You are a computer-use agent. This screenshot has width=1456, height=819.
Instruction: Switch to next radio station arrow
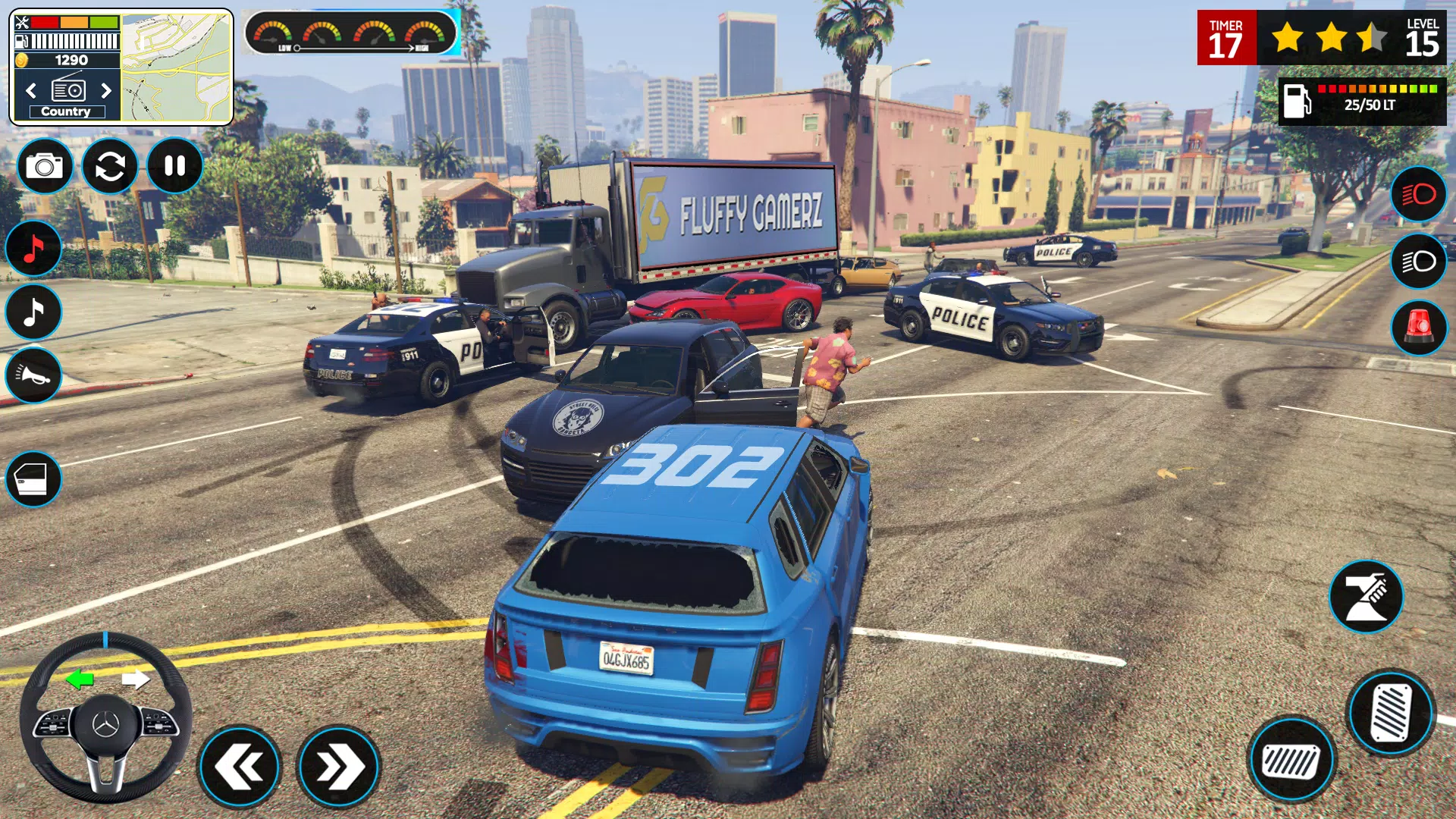(x=106, y=89)
